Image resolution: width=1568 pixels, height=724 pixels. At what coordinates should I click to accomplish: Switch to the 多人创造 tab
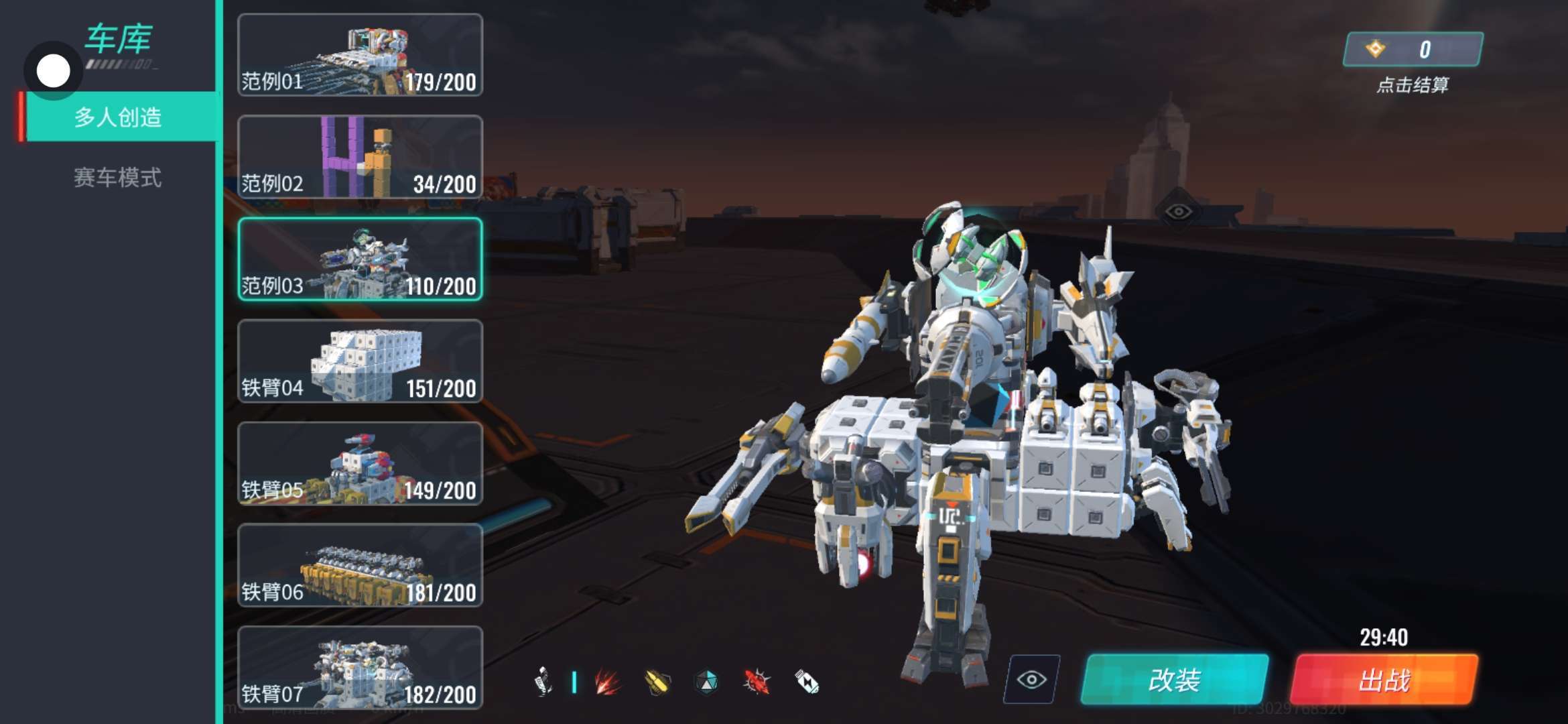118,117
